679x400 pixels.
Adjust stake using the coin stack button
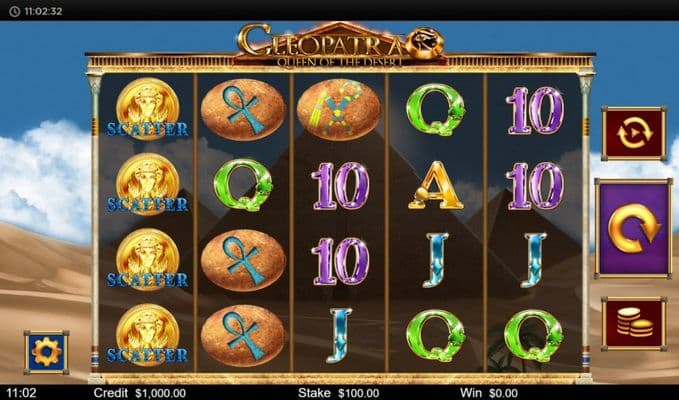[632, 323]
